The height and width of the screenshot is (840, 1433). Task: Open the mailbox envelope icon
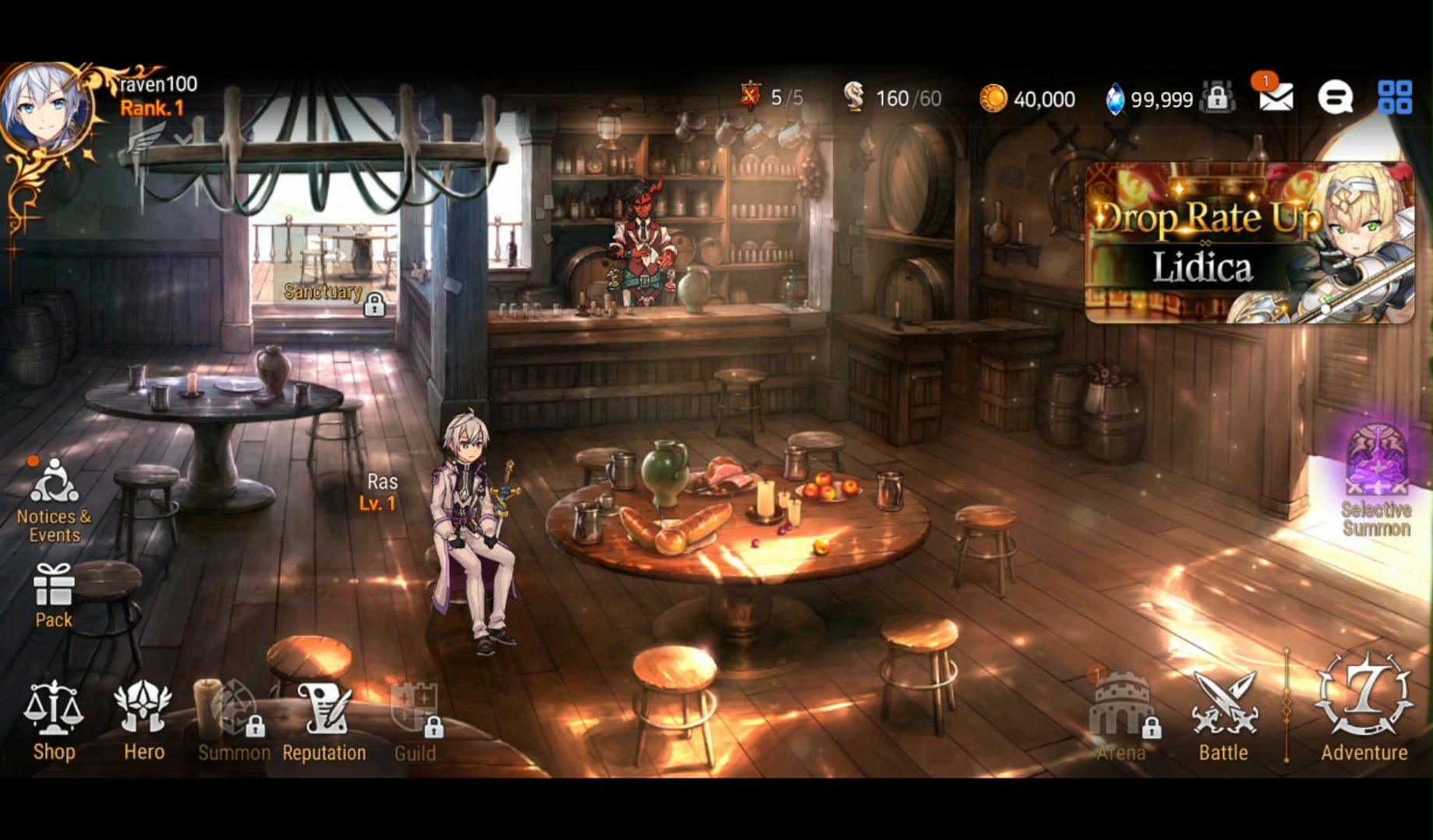coord(1276,98)
